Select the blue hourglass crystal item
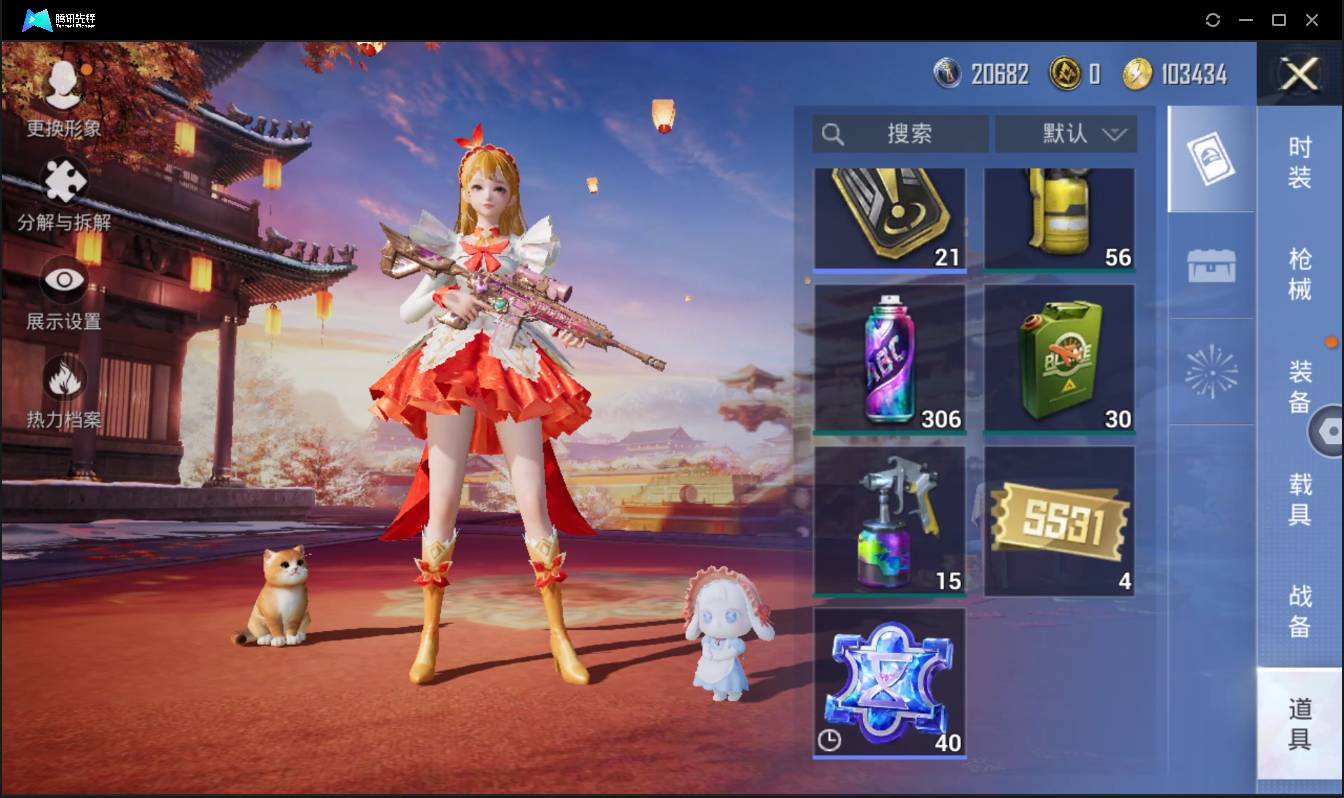1344x798 pixels. point(890,682)
